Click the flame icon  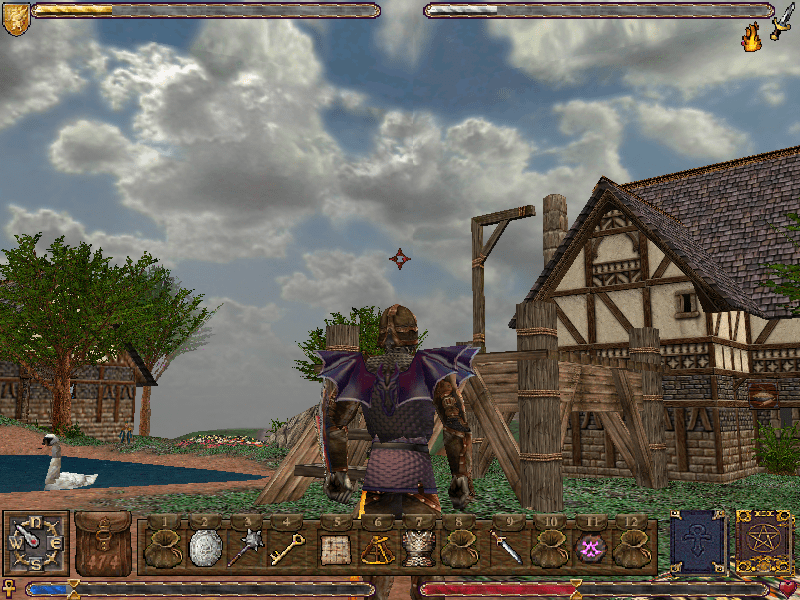click(750, 39)
